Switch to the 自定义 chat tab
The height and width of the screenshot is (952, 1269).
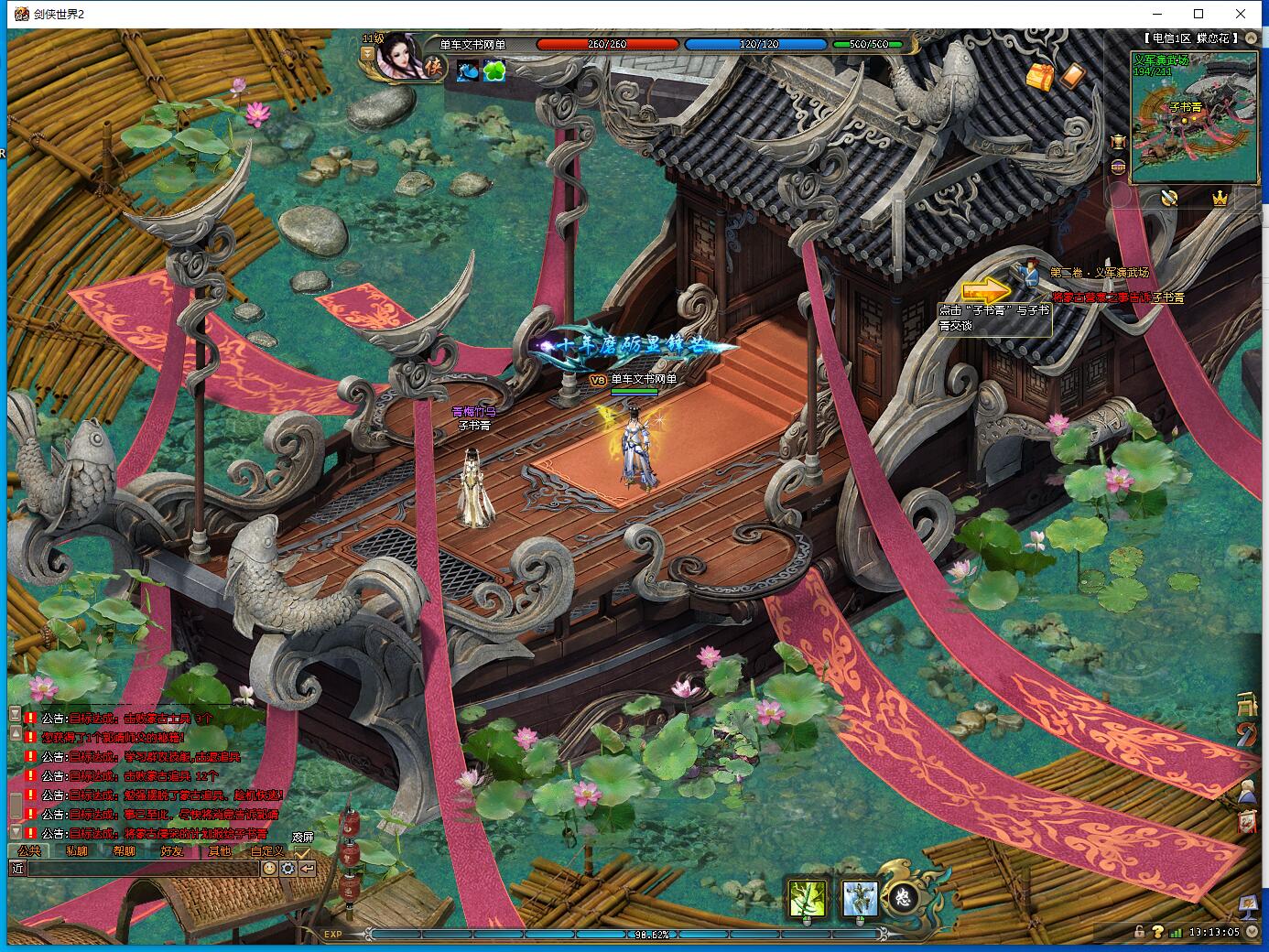[267, 850]
